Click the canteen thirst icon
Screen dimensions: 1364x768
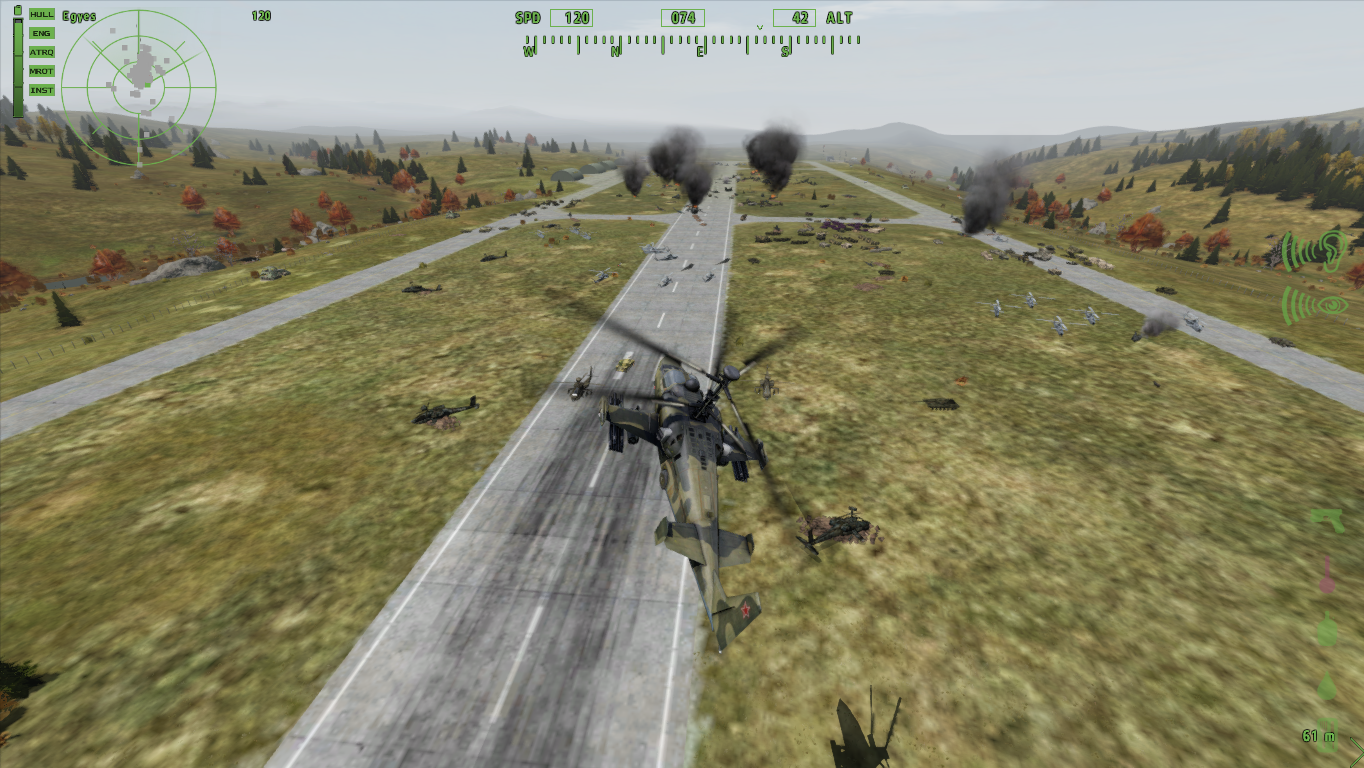pos(1327,629)
